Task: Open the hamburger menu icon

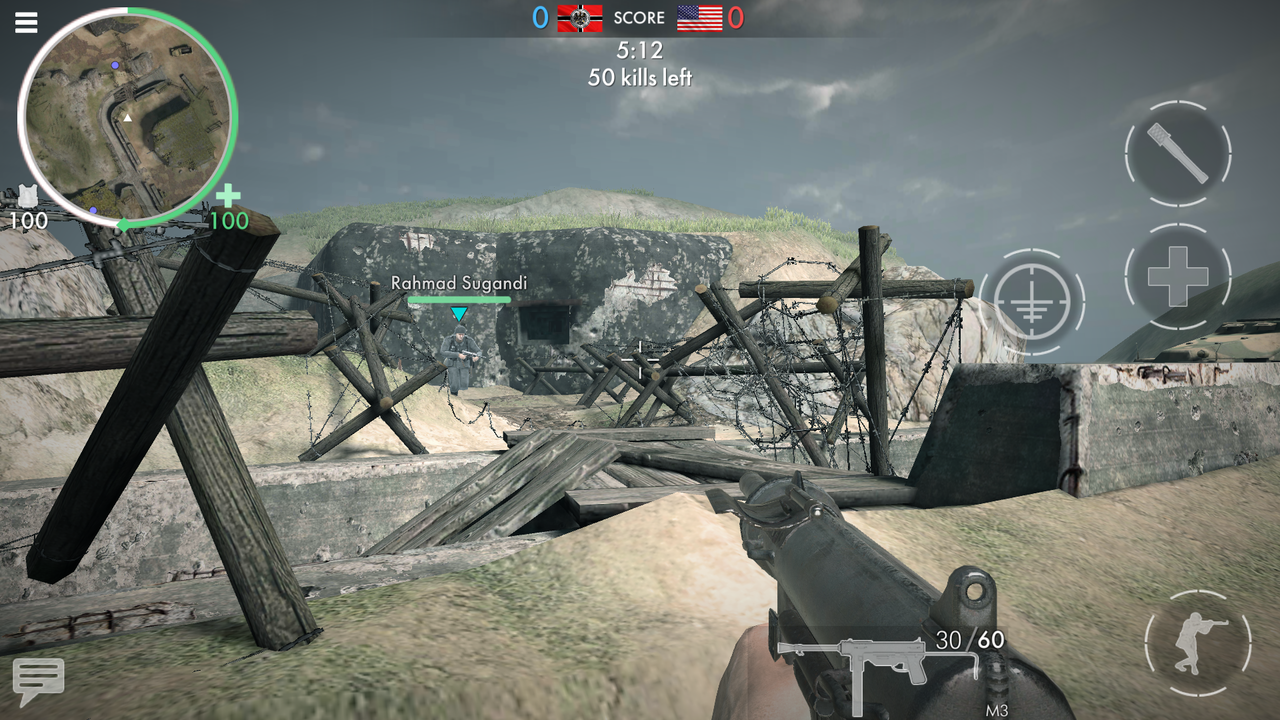Action: (x=25, y=22)
